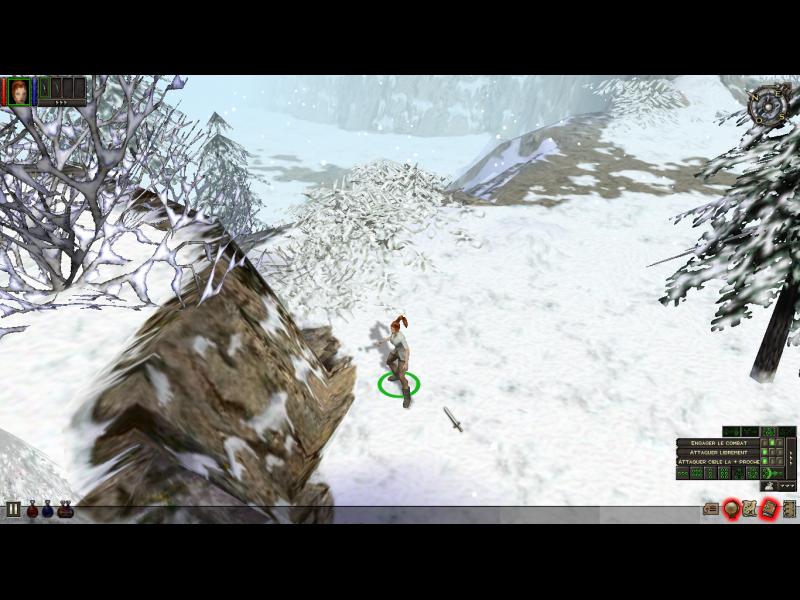Open the red-highlighted journal book
The height and width of the screenshot is (600, 800).
point(768,509)
